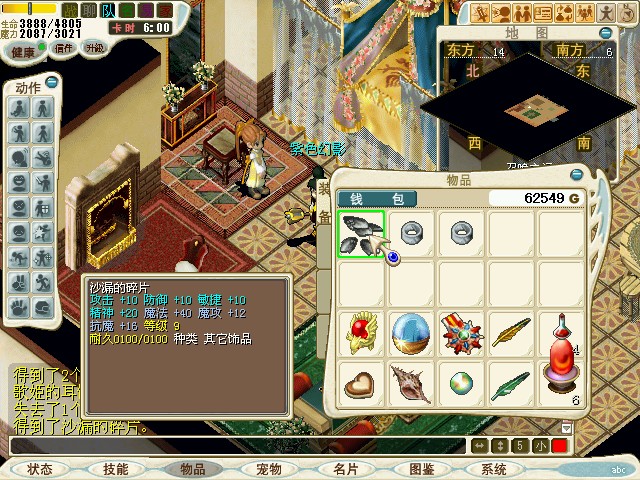
Task: Open the 钱包 wallet button
Action: 375,199
